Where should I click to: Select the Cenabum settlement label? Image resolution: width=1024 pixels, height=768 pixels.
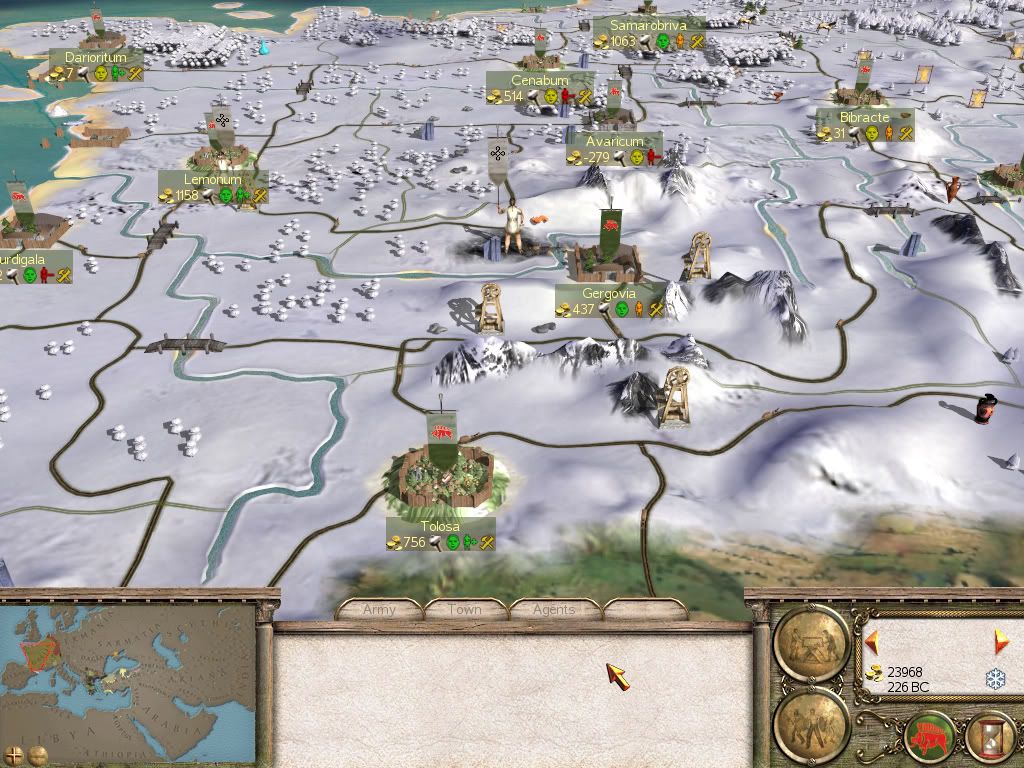point(540,81)
